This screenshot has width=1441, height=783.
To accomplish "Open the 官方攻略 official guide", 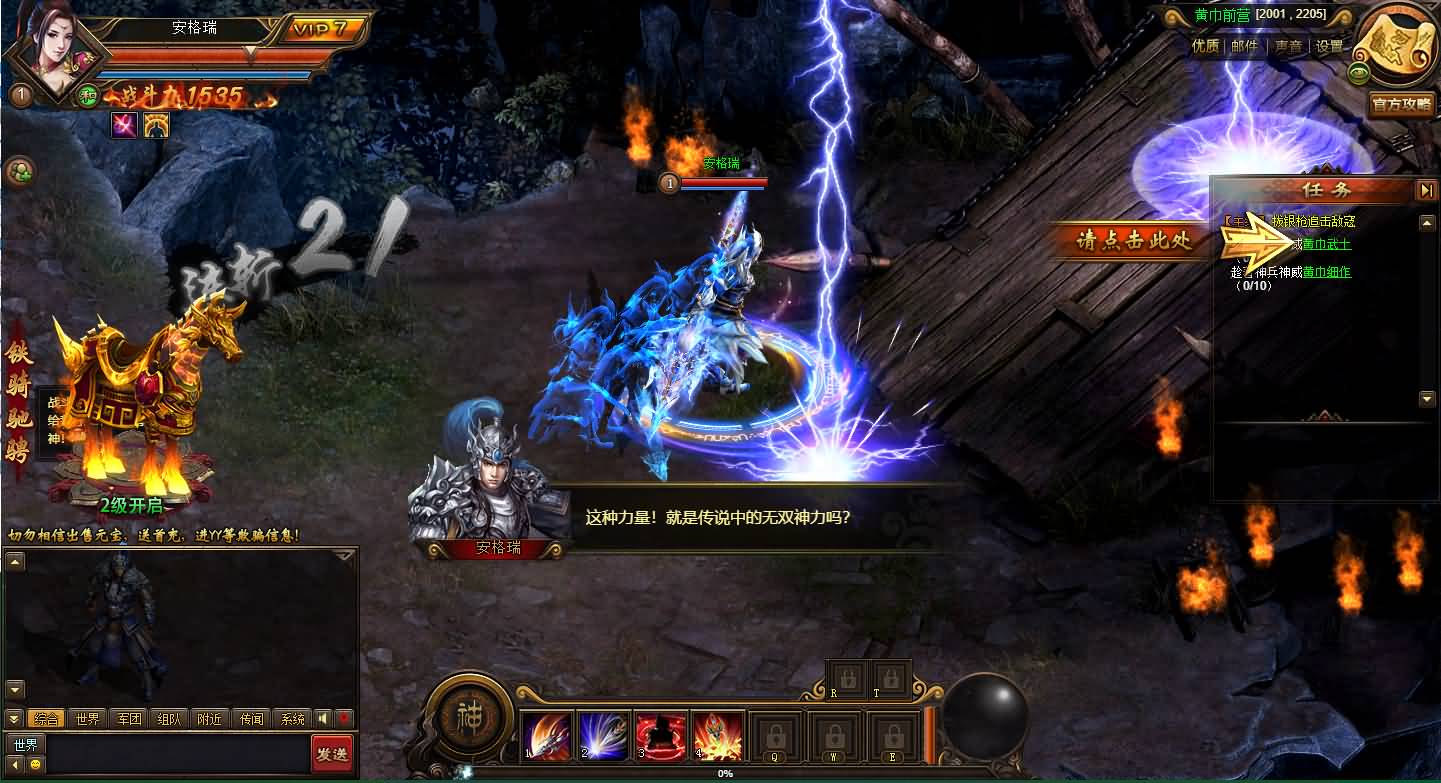I will point(1401,104).
